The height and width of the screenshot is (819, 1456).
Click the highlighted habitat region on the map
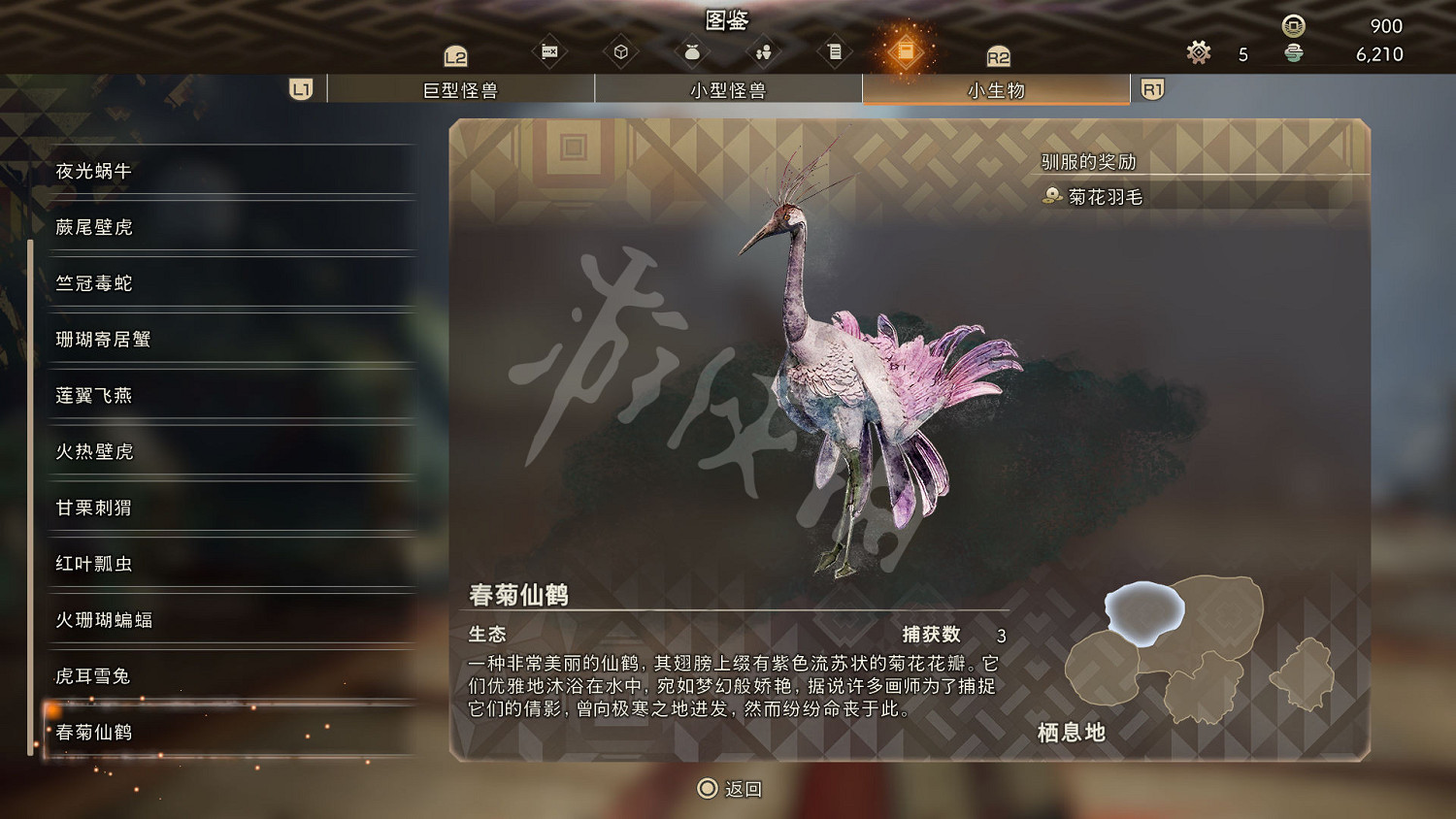[x=1146, y=610]
